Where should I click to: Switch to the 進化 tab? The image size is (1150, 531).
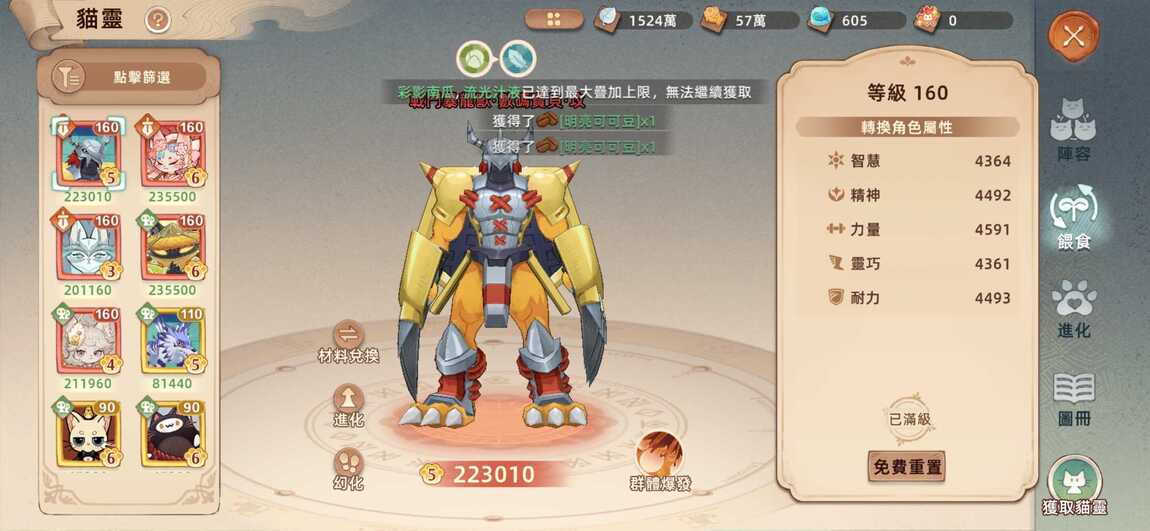[x=1073, y=307]
